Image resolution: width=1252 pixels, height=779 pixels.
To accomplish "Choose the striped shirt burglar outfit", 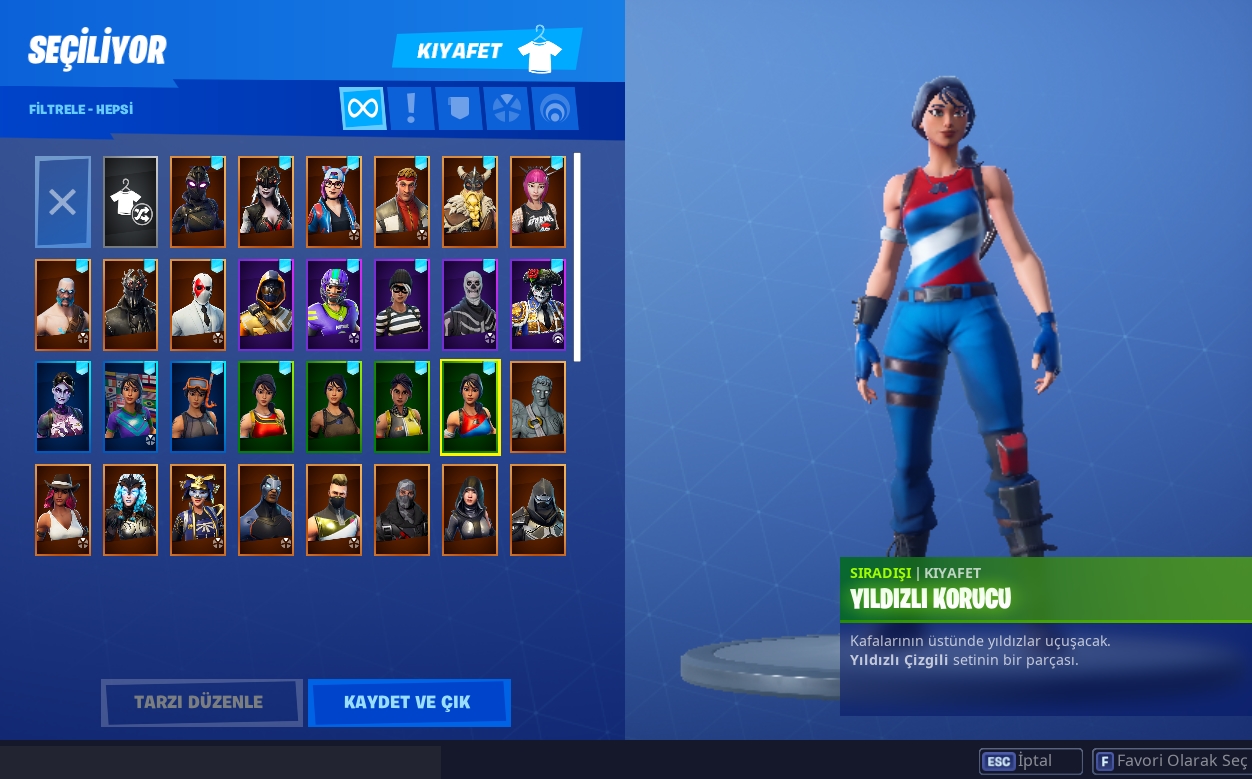I will 402,305.
